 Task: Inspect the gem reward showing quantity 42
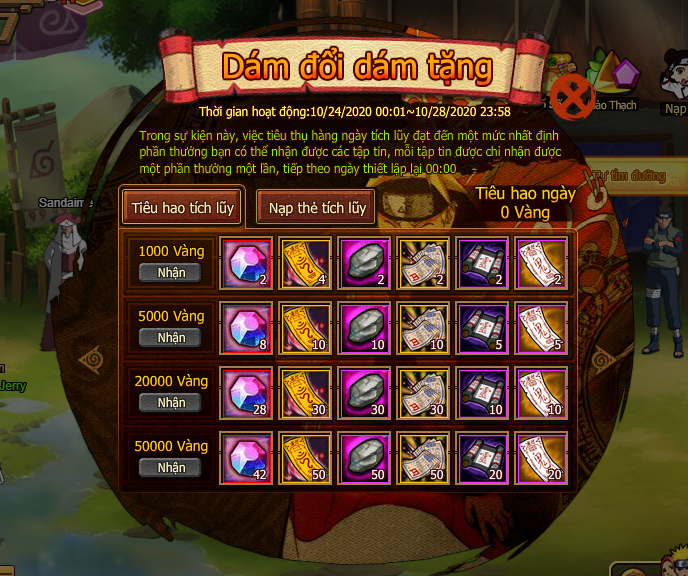(x=244, y=458)
